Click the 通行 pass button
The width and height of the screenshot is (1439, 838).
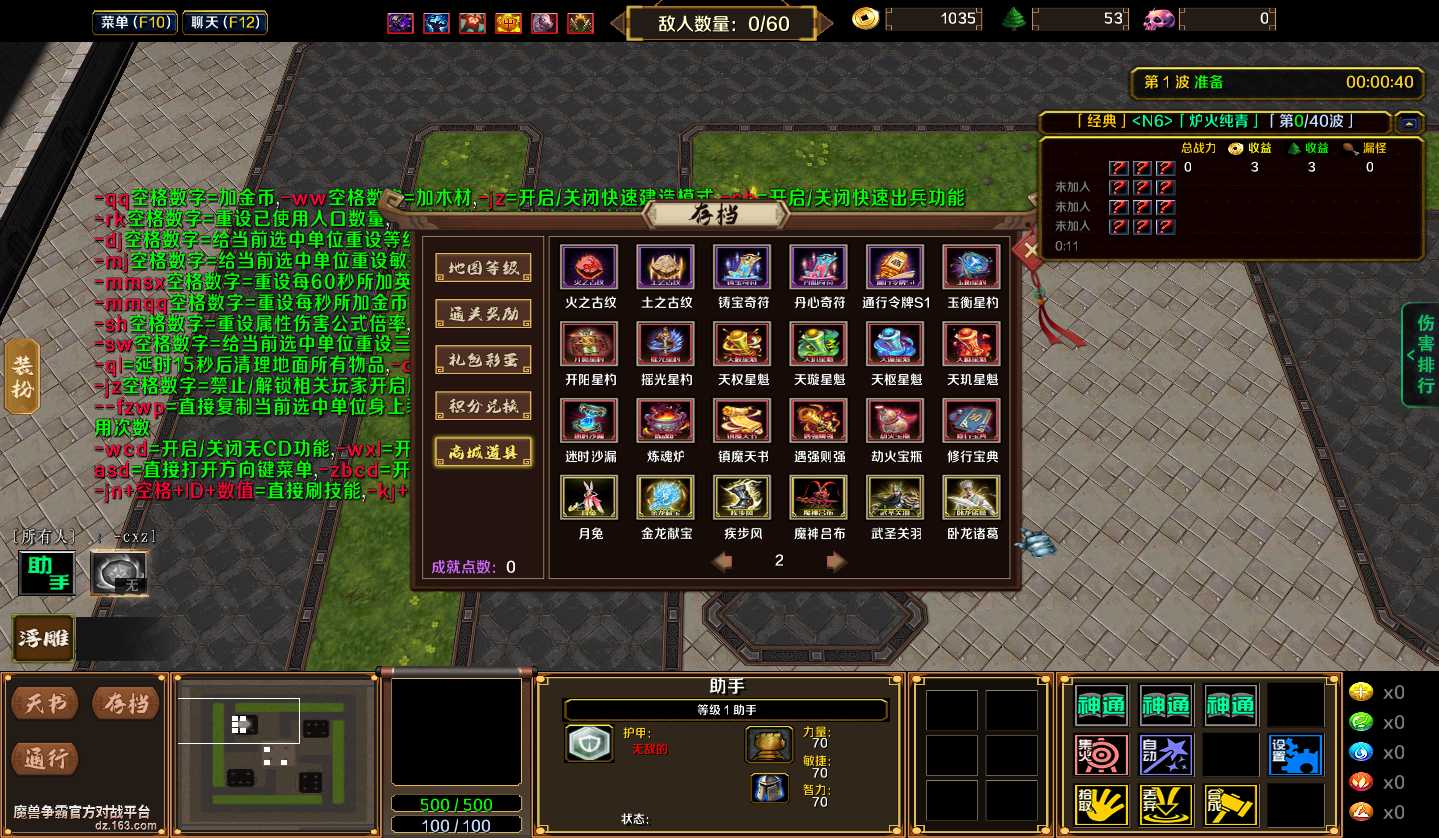(47, 759)
